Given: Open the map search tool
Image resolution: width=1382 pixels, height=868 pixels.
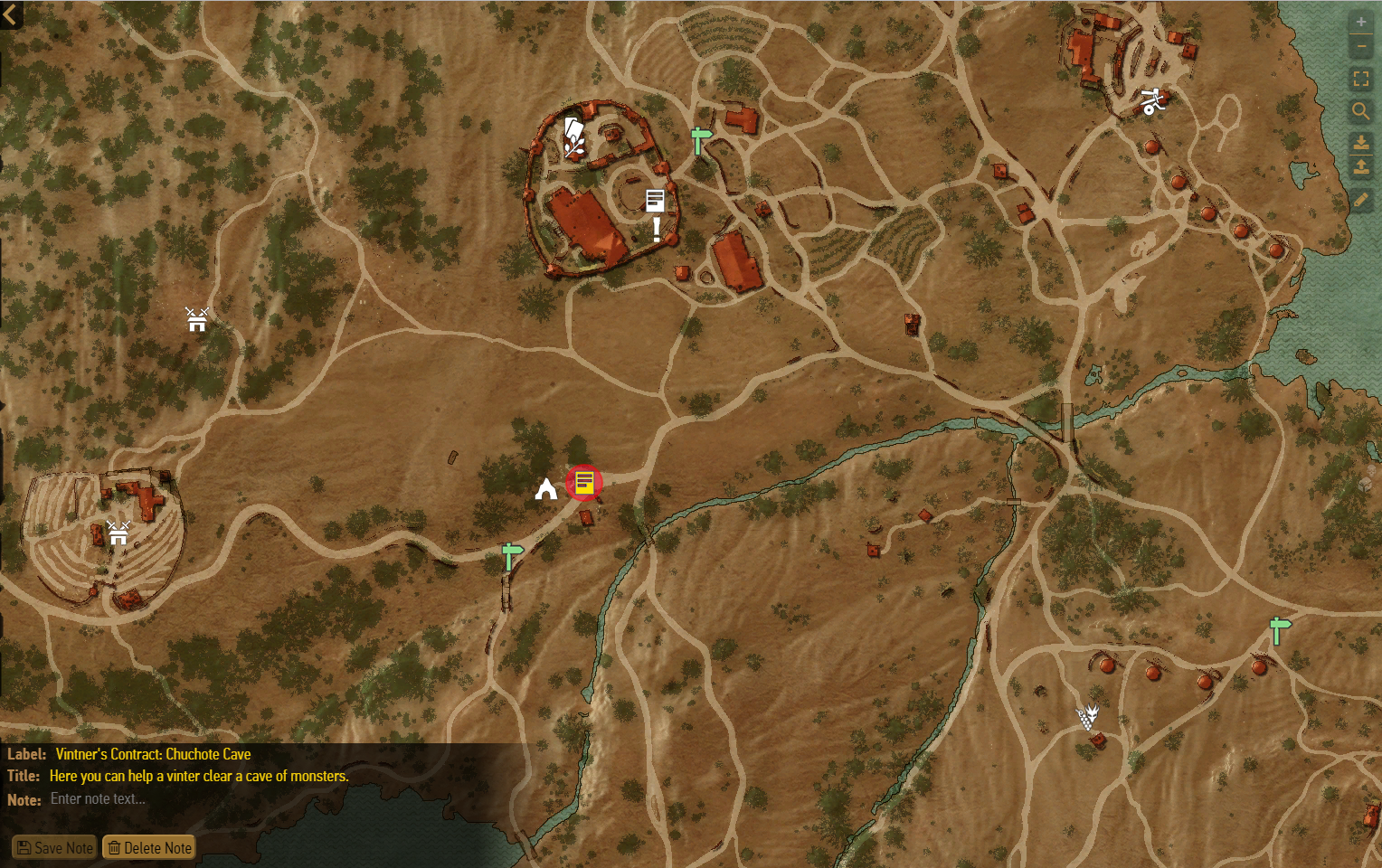Looking at the screenshot, I should click(1361, 112).
